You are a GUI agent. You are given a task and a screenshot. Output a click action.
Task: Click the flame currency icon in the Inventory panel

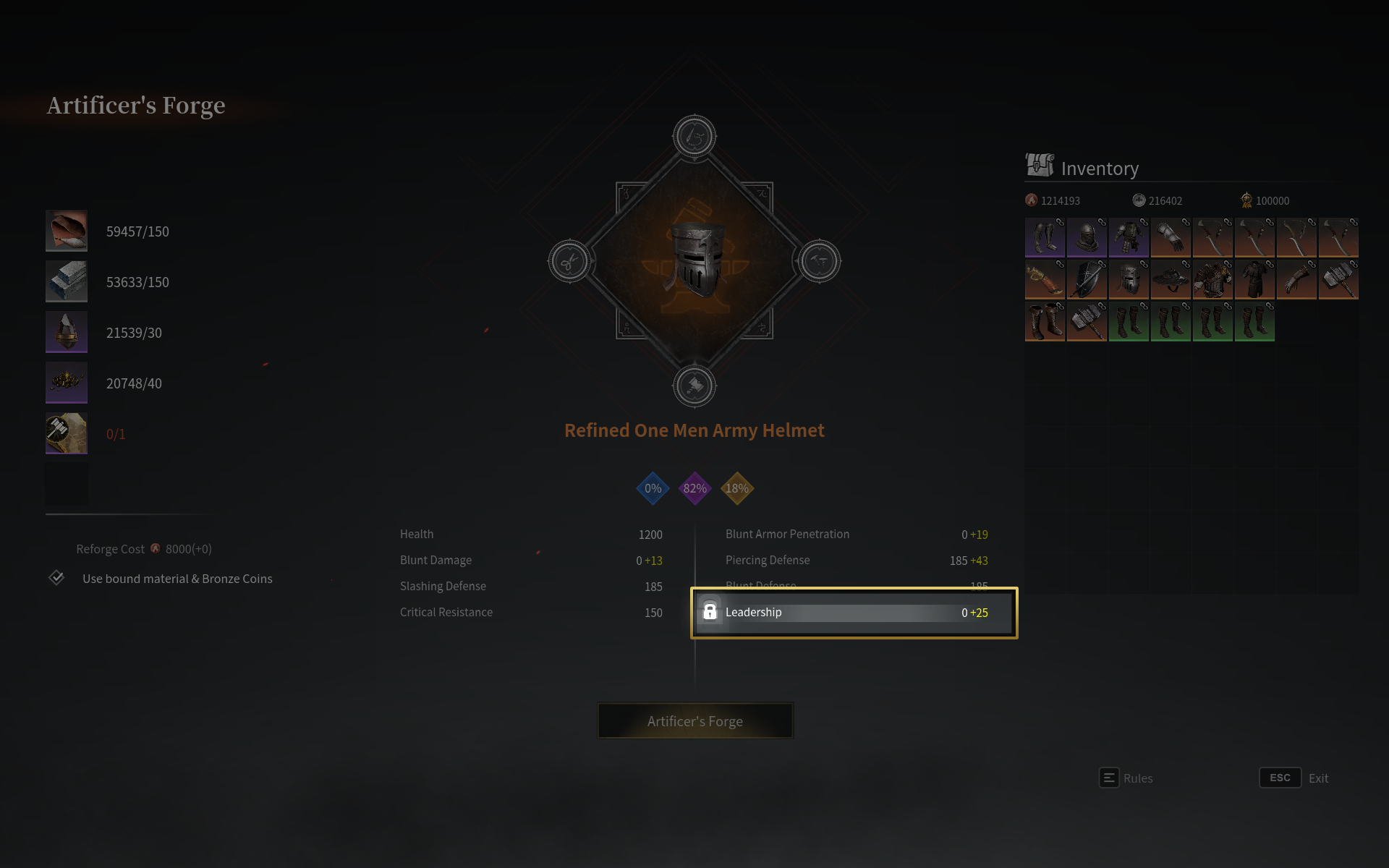click(x=1030, y=200)
